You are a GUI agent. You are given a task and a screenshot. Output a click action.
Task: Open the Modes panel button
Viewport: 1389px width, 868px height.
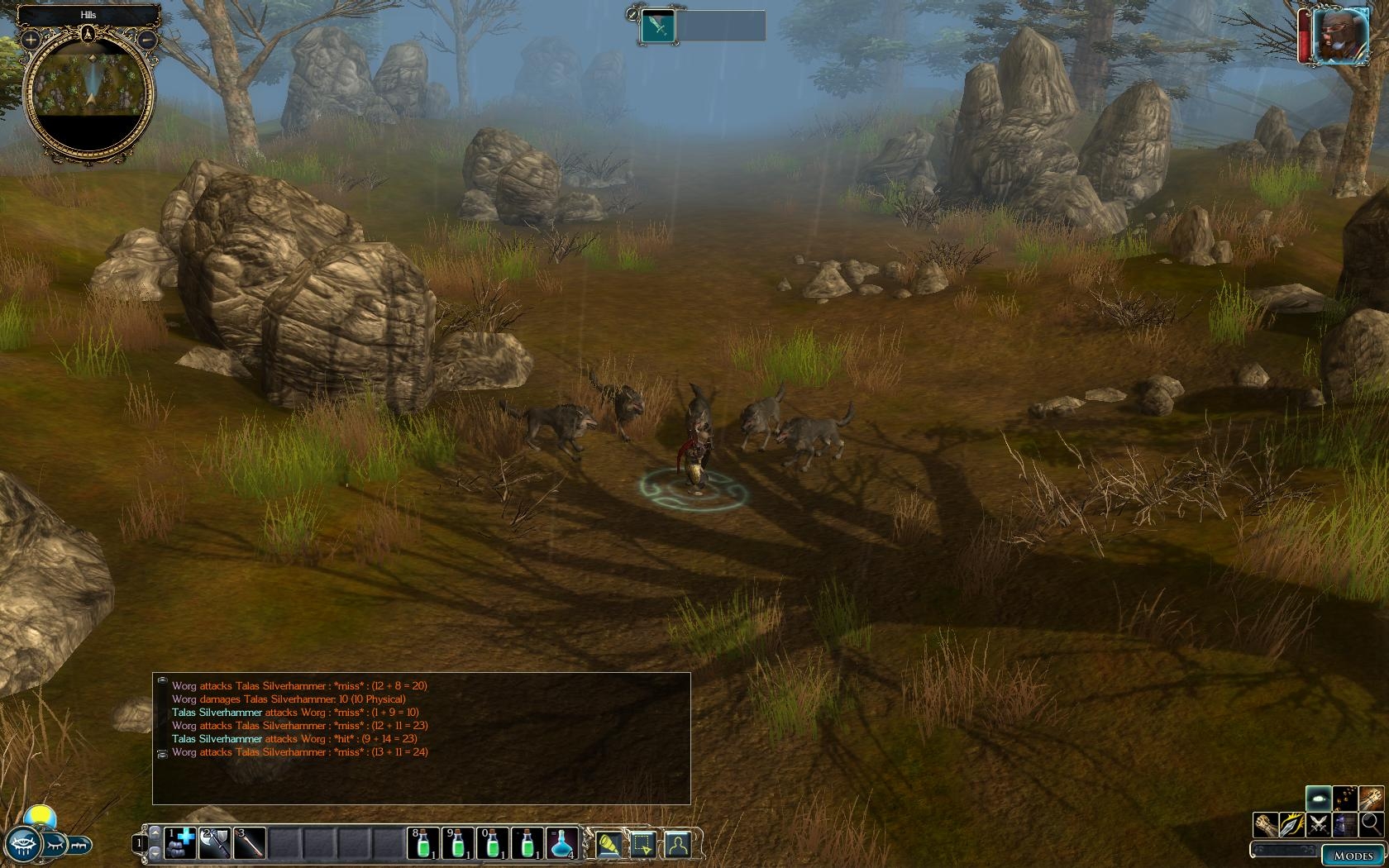point(1353,856)
